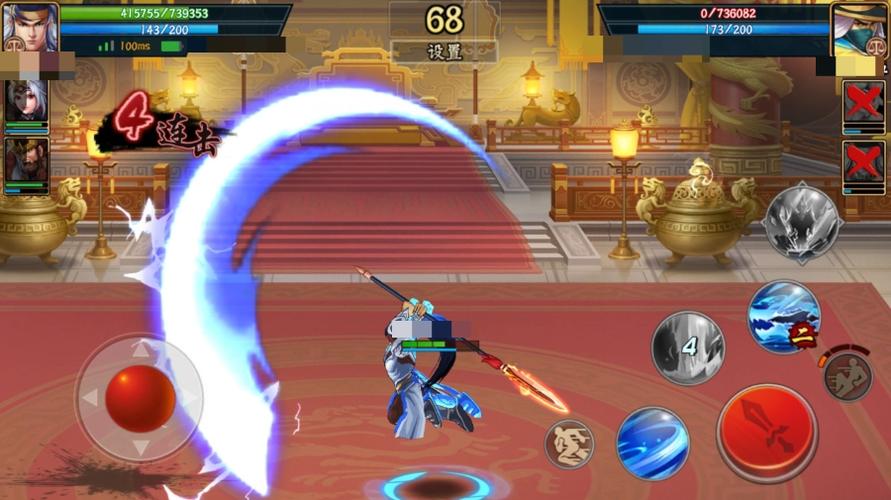Select the masked enemy hero portrait
Screen dimensions: 891x500
click(861, 28)
